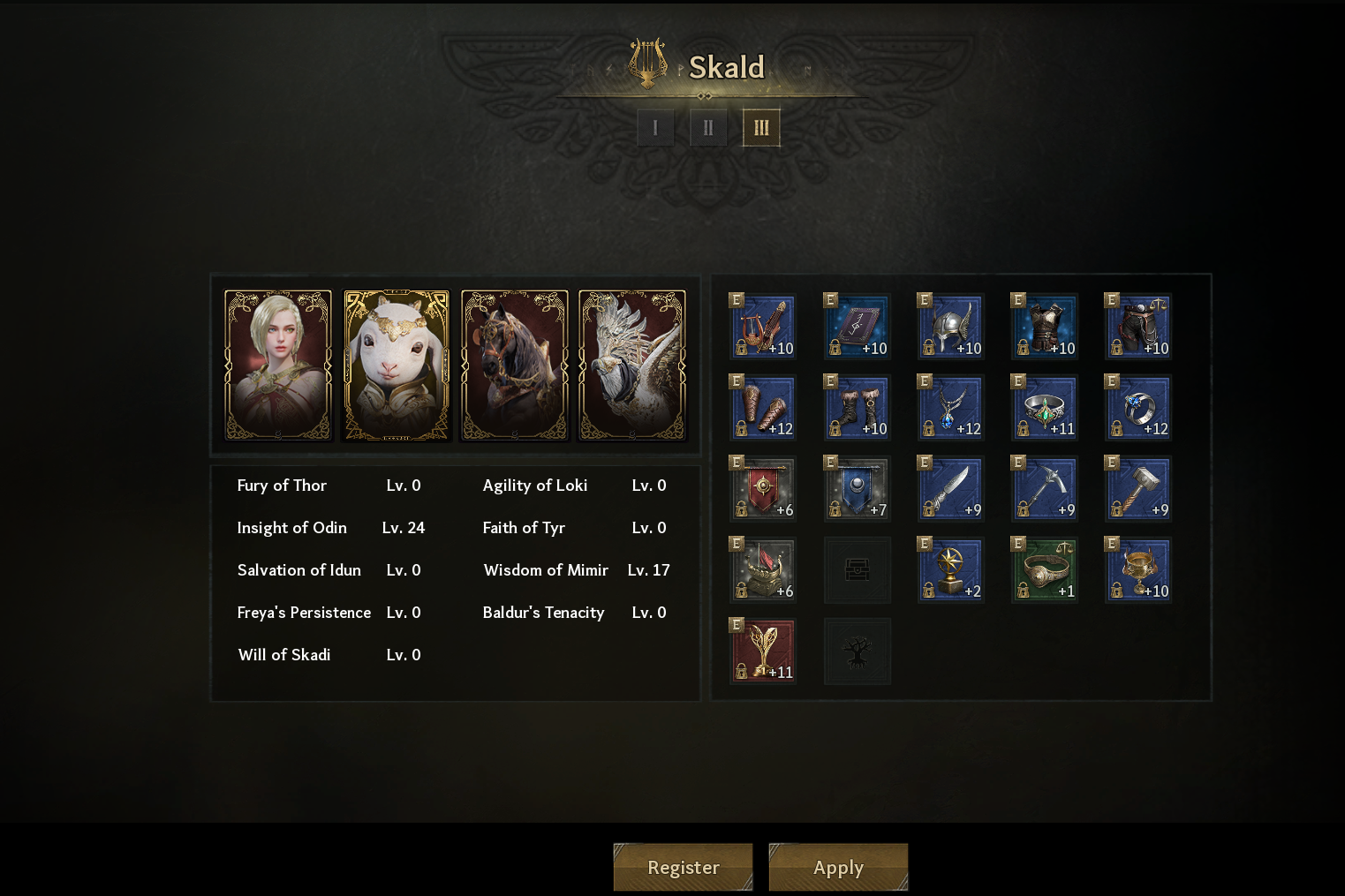This screenshot has width=1345, height=896.
Task: Select the +10 boots slot
Action: click(857, 408)
